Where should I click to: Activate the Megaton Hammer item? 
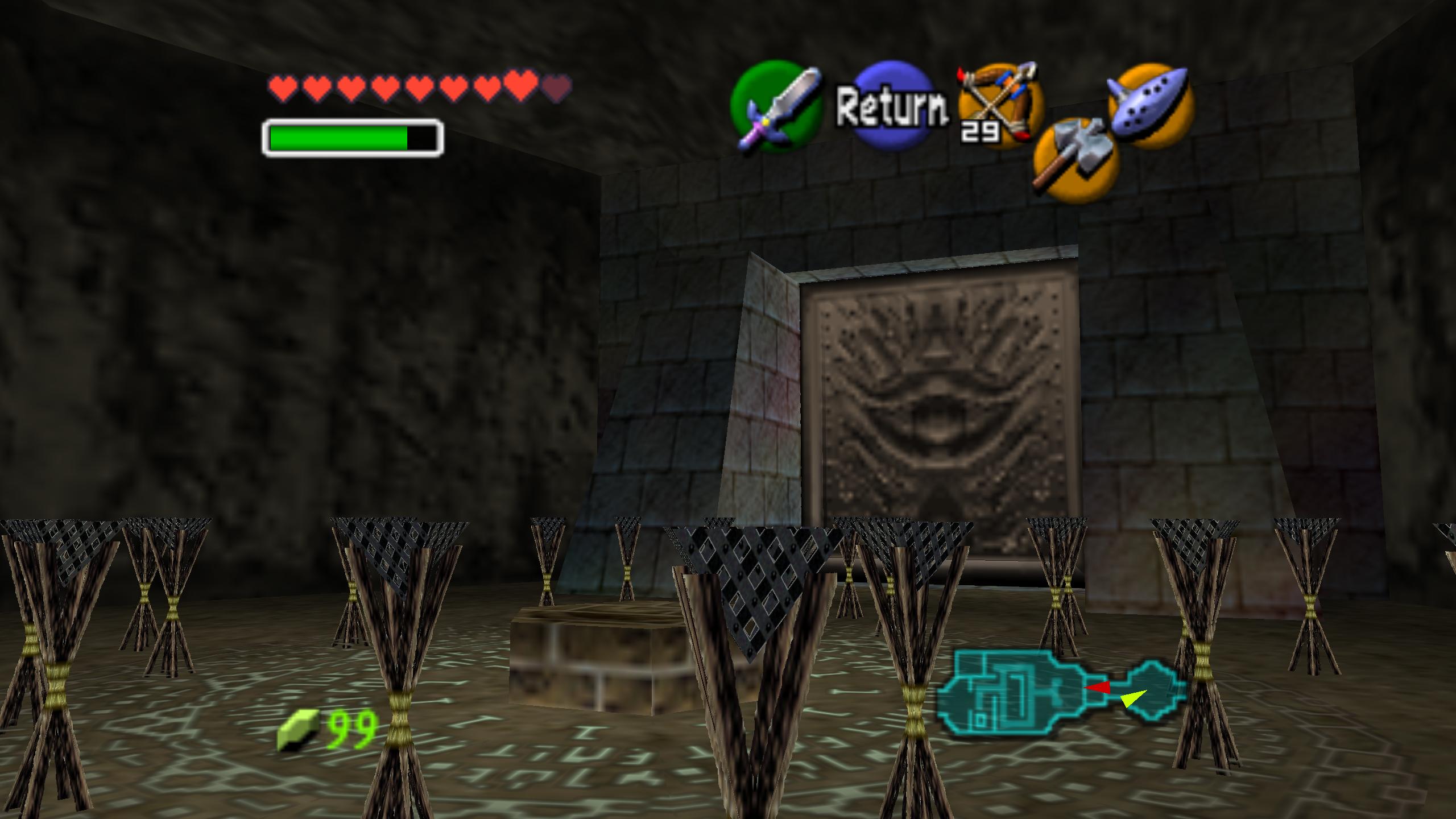pyautogui.click(x=1076, y=160)
